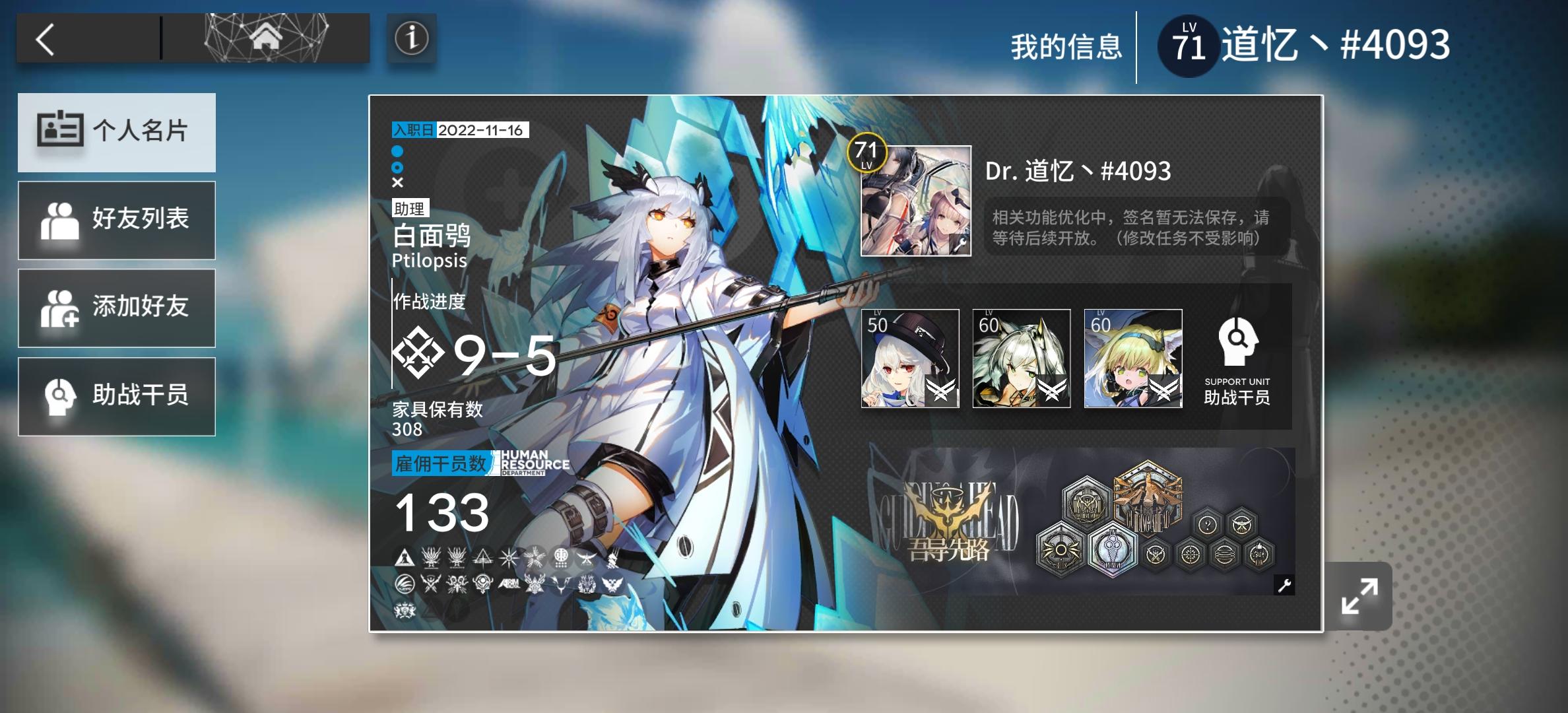Click the 东 faction emblem under operator count

click(x=562, y=557)
